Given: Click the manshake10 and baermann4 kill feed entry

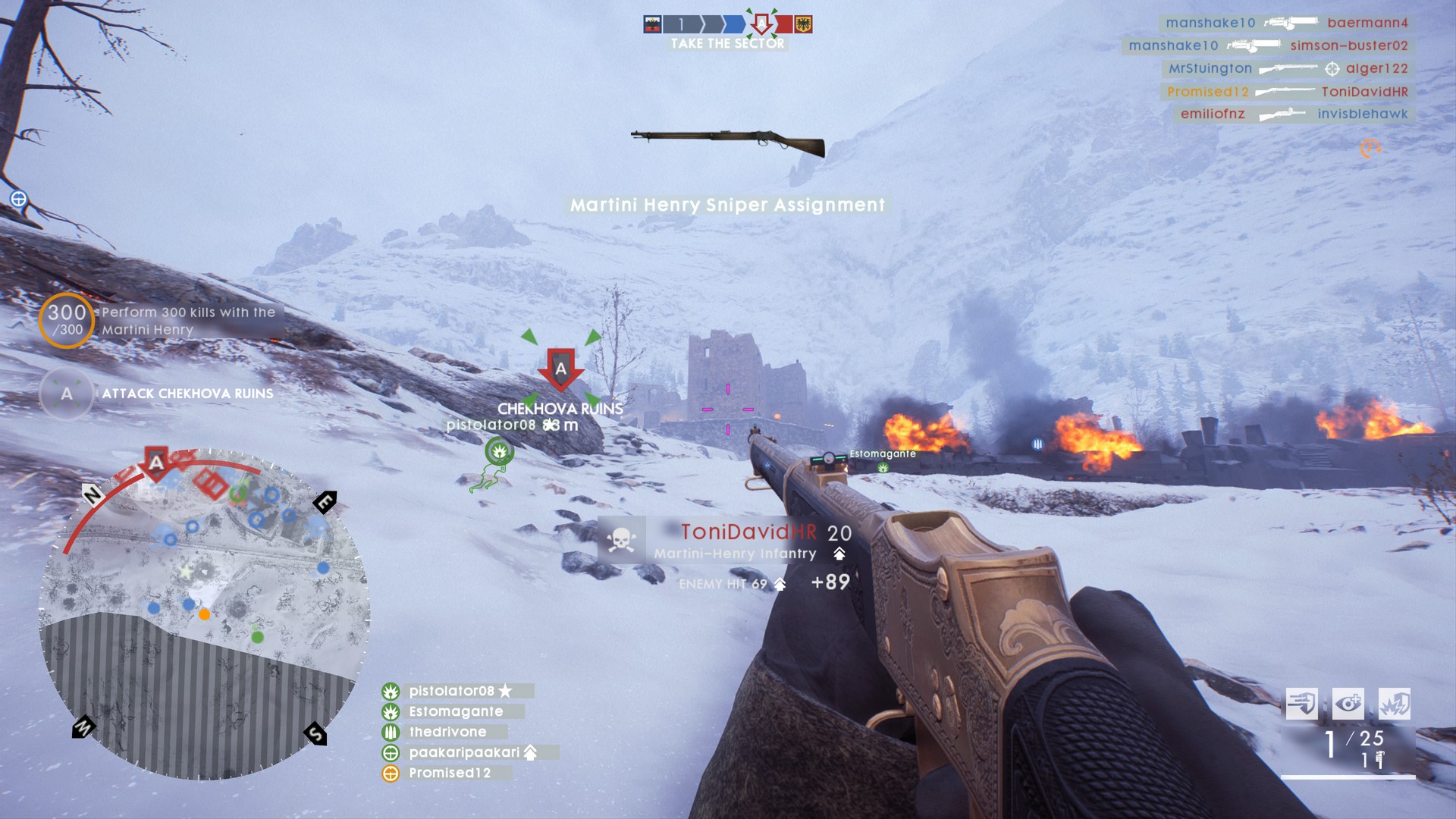Looking at the screenshot, I should click(x=1286, y=23).
